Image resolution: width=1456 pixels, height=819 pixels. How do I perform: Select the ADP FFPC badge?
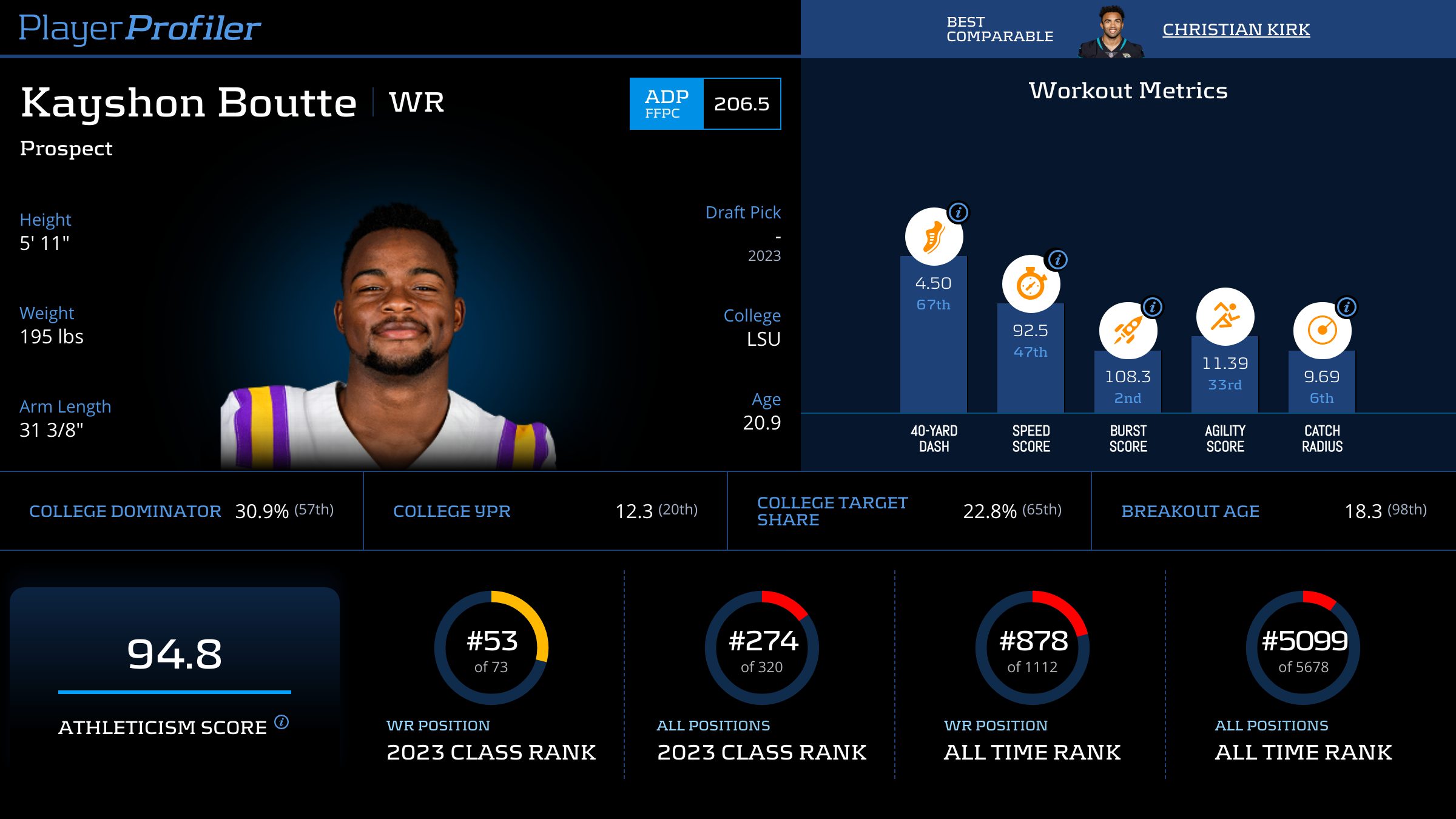(x=667, y=104)
